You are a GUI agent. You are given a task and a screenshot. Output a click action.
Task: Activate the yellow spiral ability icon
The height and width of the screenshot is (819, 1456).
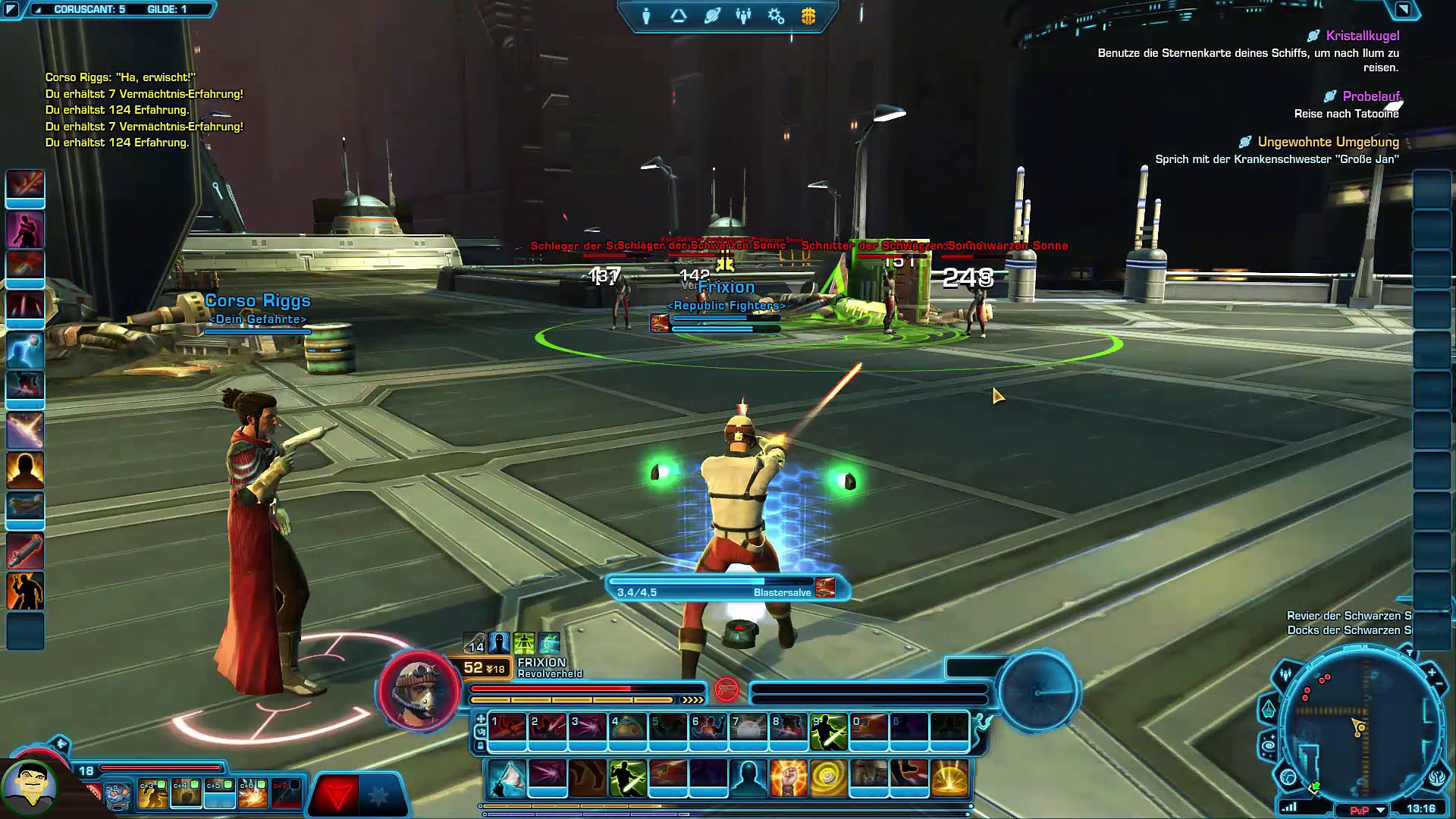[828, 778]
